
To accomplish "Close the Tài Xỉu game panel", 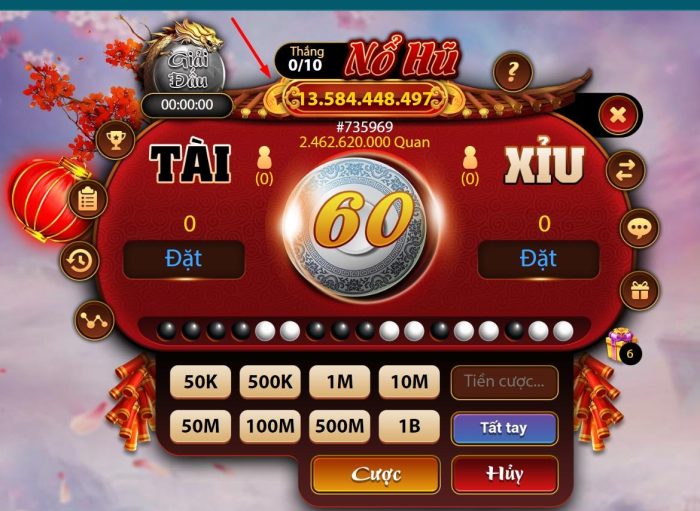I will [619, 116].
